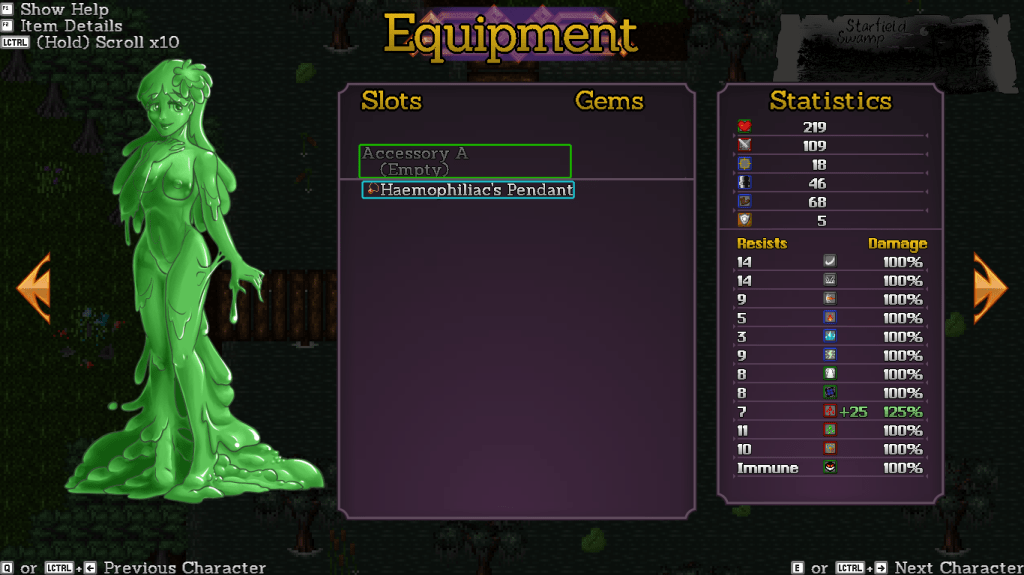Equip the Haemophiliac's Pendant
The width and height of the screenshot is (1024, 575).
click(x=468, y=190)
